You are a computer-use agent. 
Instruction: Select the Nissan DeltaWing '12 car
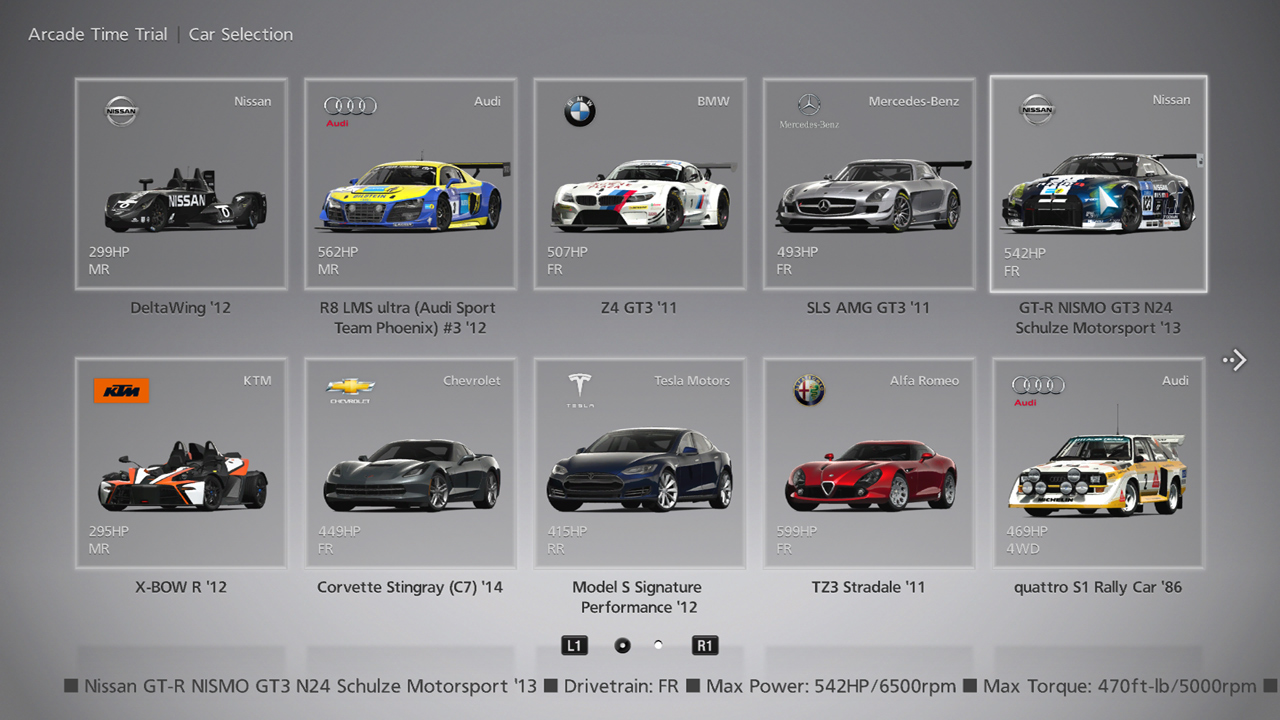[x=180, y=185]
